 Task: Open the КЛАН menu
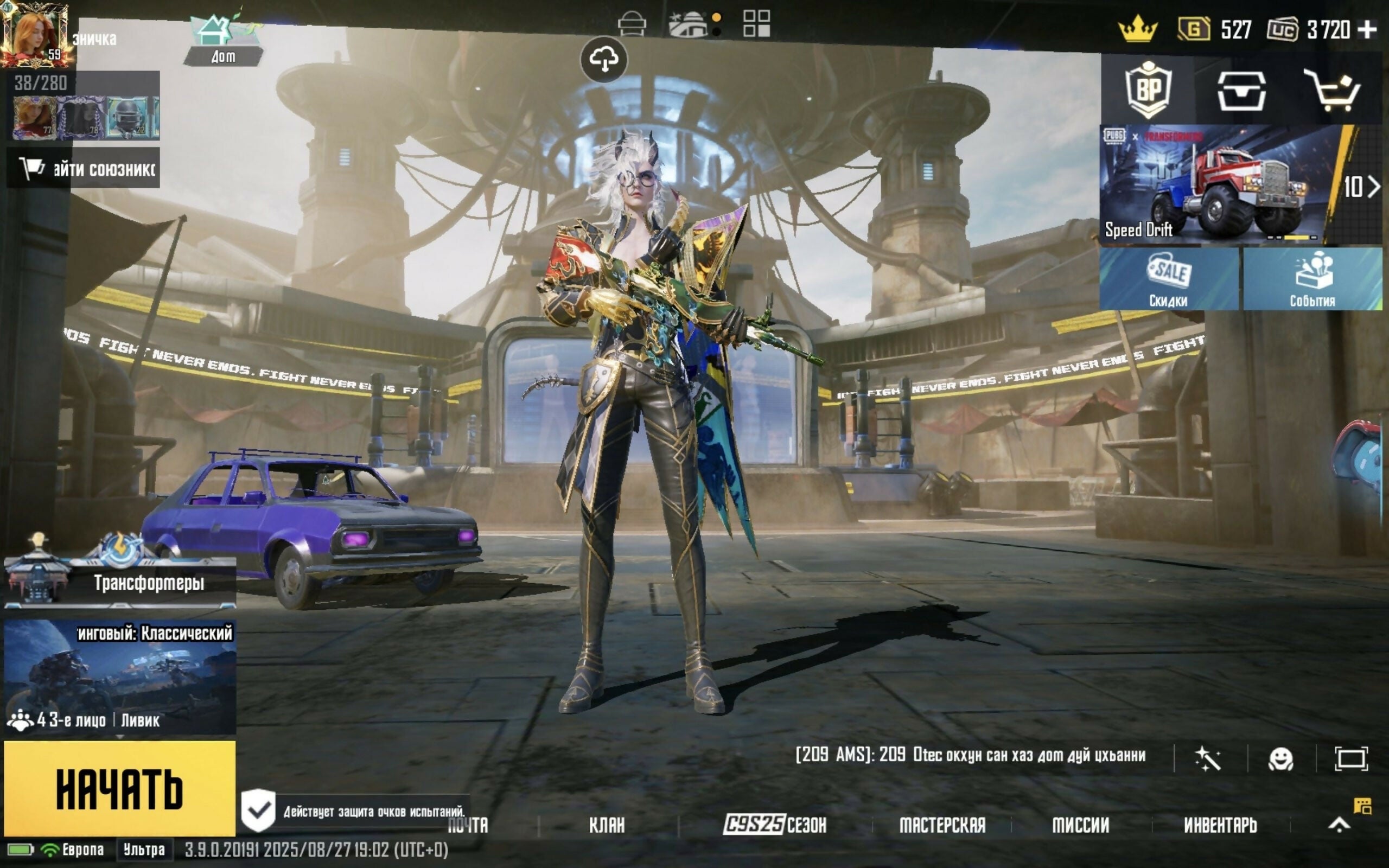[x=607, y=825]
